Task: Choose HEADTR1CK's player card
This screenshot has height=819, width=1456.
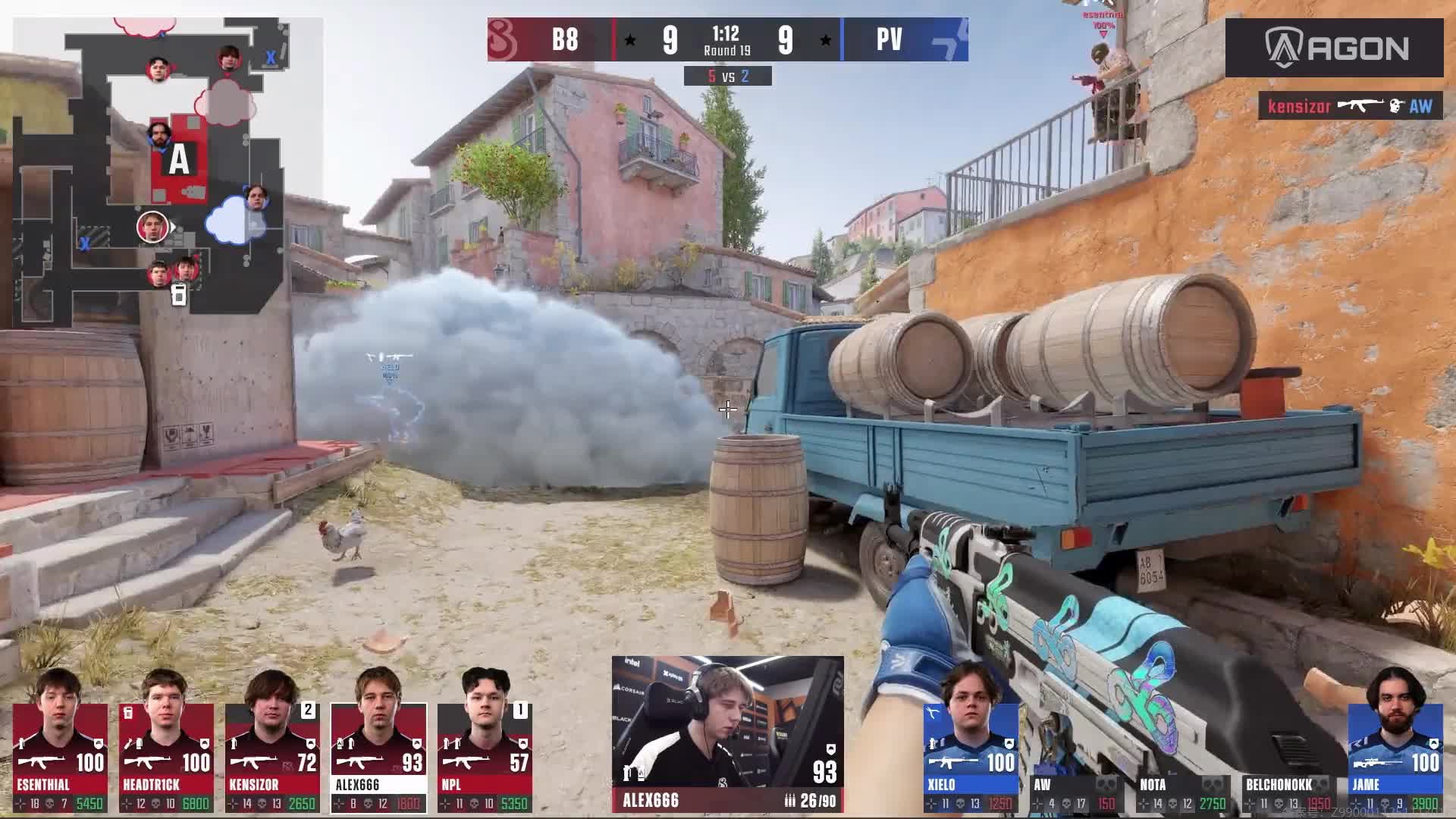Action: [x=166, y=757]
